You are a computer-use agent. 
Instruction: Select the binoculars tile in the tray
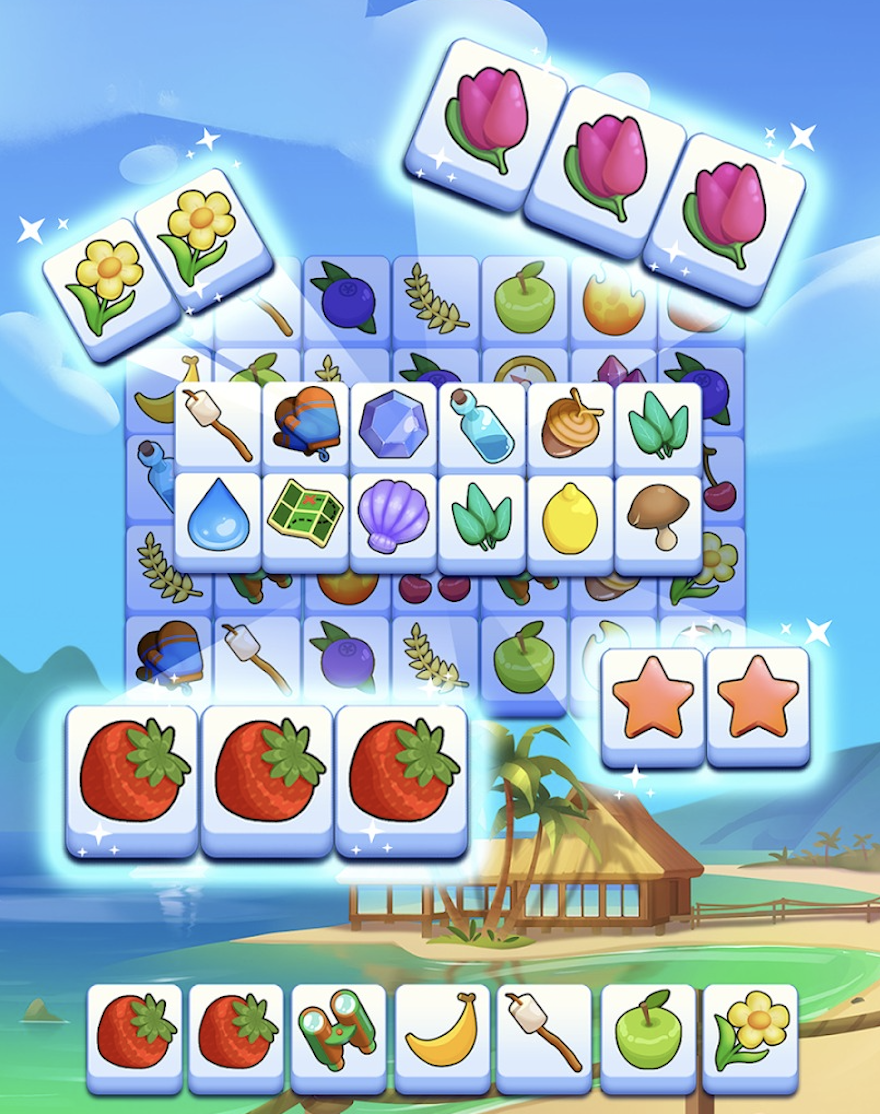coord(339,1036)
